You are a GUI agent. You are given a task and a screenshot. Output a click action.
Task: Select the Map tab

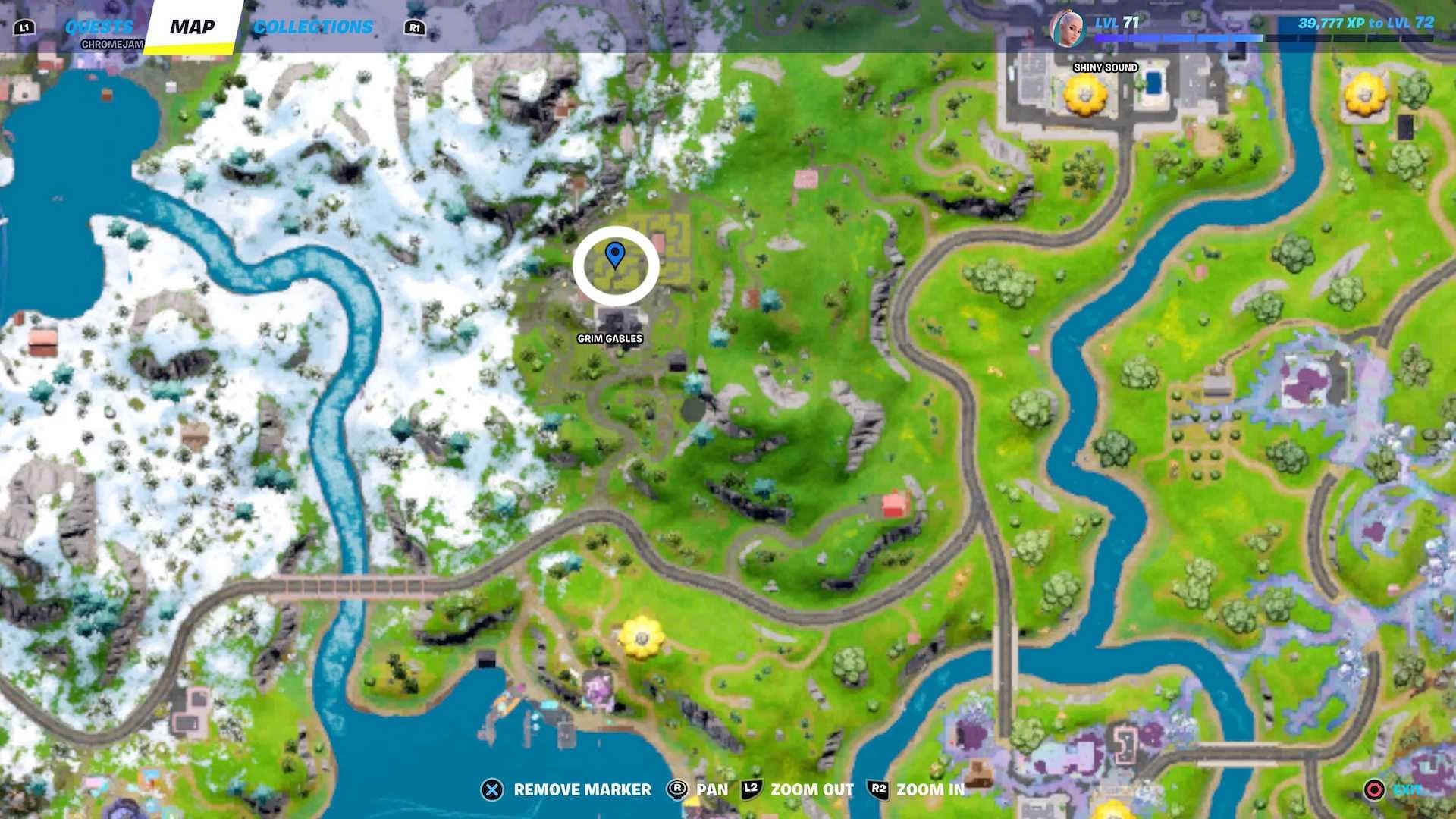[194, 27]
